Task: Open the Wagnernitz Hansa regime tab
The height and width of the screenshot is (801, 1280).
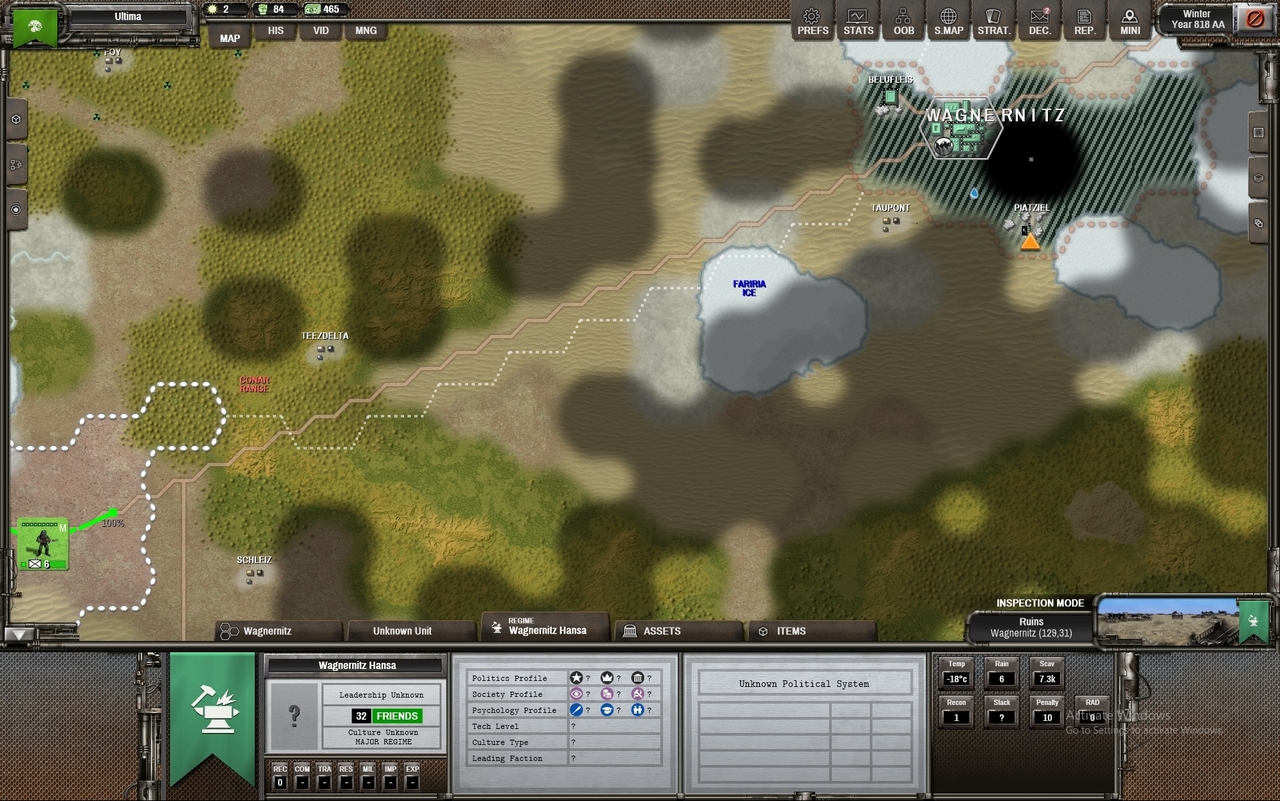Action: (x=546, y=627)
